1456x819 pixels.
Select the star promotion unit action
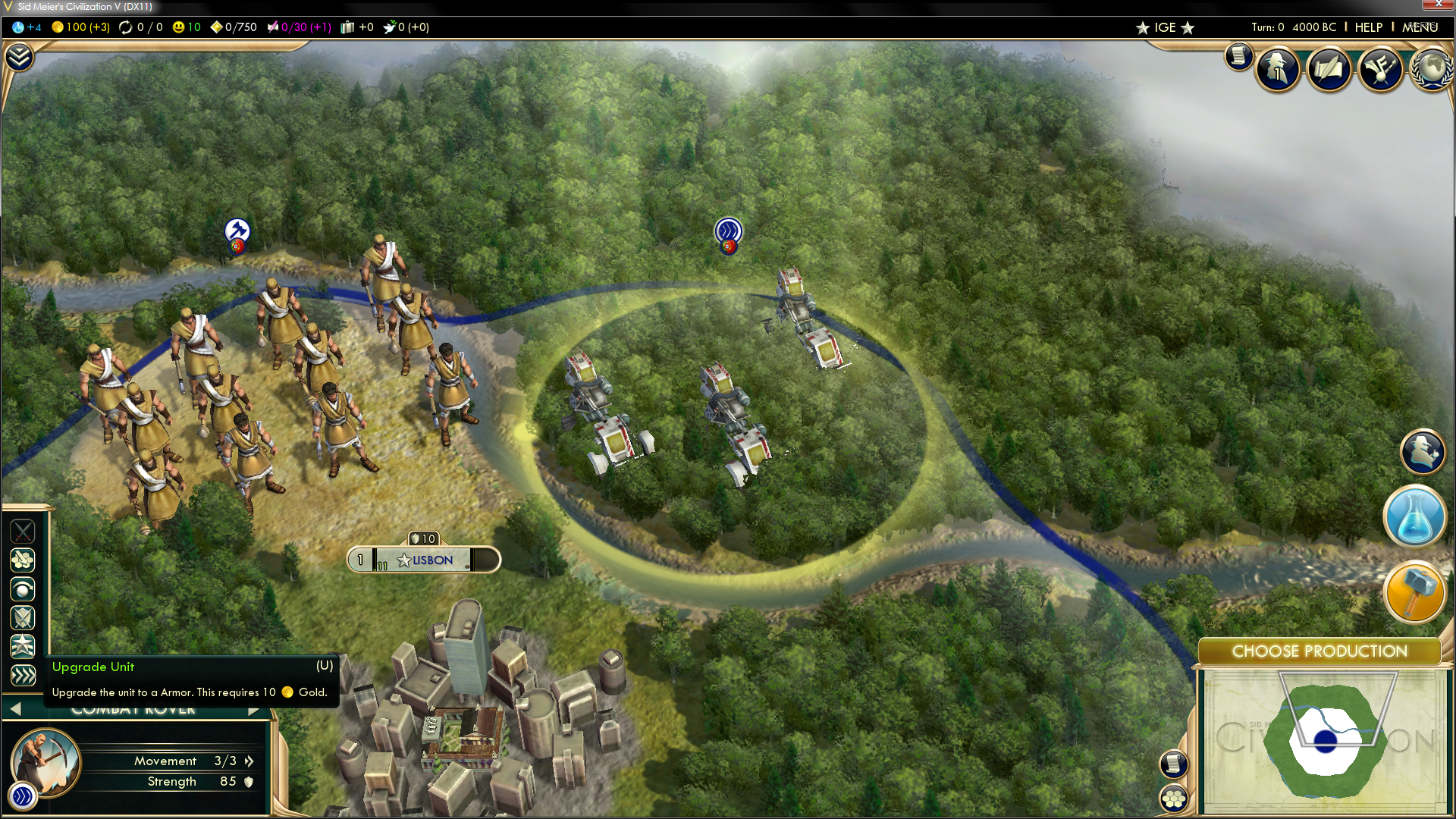(23, 646)
